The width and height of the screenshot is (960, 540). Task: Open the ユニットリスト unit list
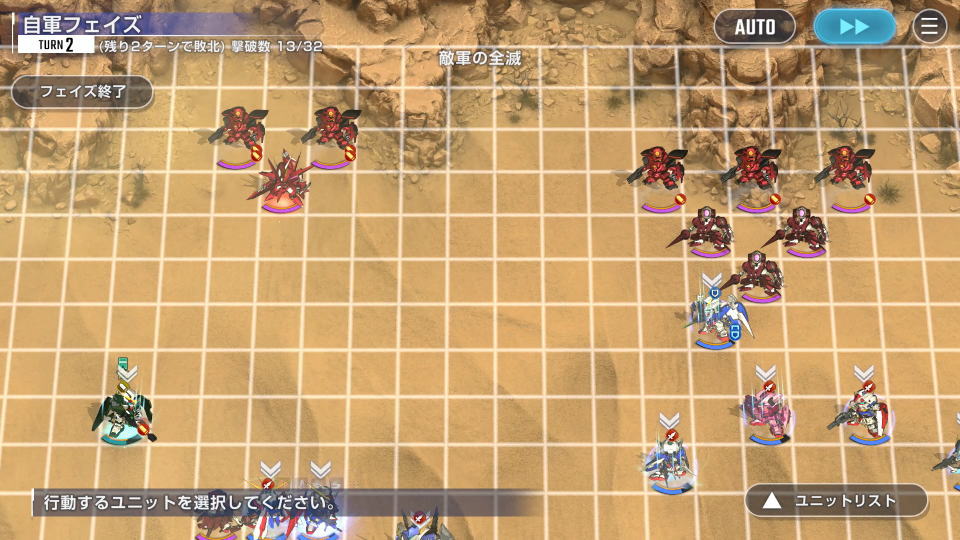836,500
